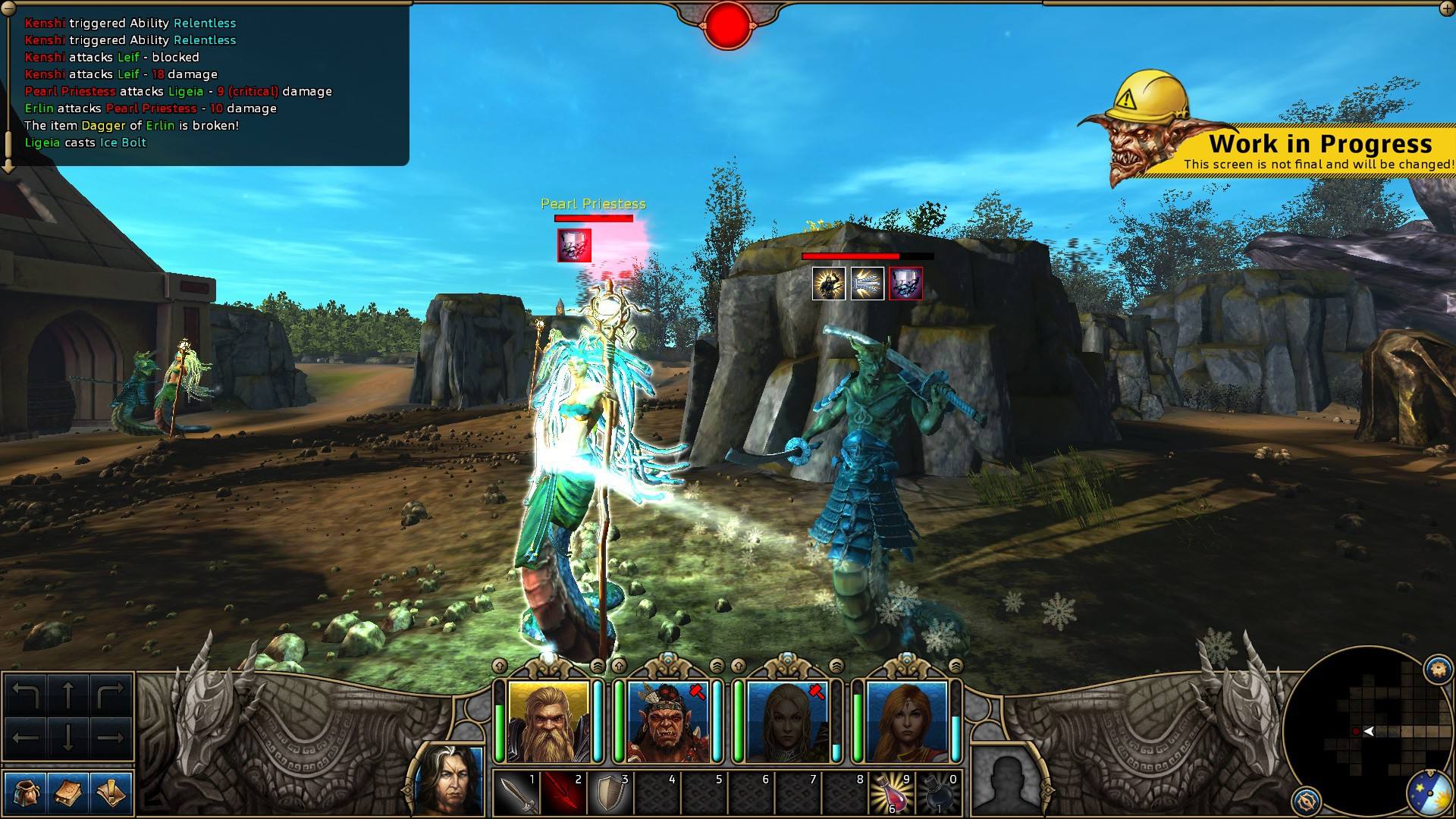The height and width of the screenshot is (819, 1456).
Task: Step backward with the down arrow button
Action: pos(68,737)
